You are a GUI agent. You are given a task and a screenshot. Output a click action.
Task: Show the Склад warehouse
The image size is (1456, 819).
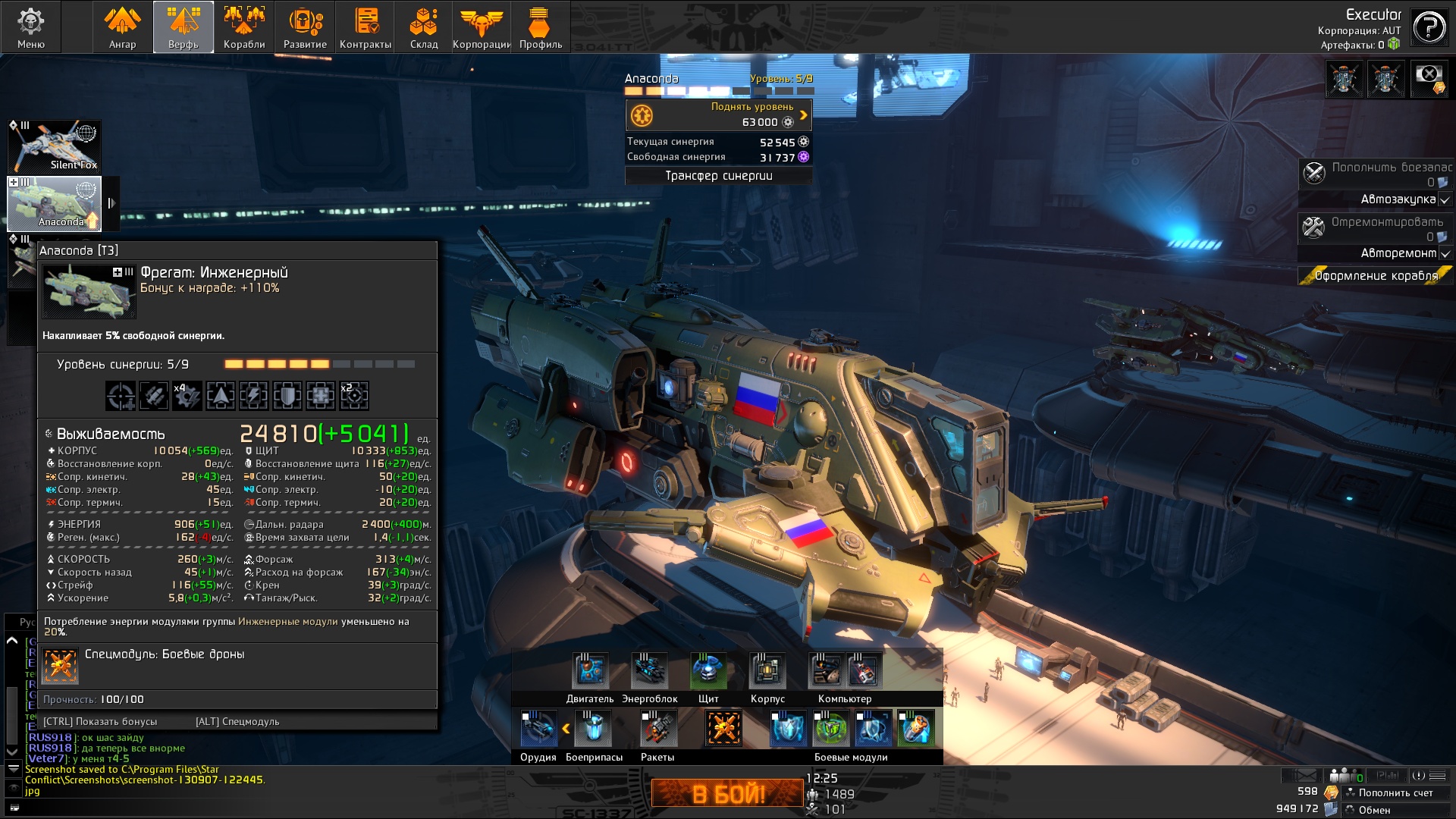coord(424,27)
